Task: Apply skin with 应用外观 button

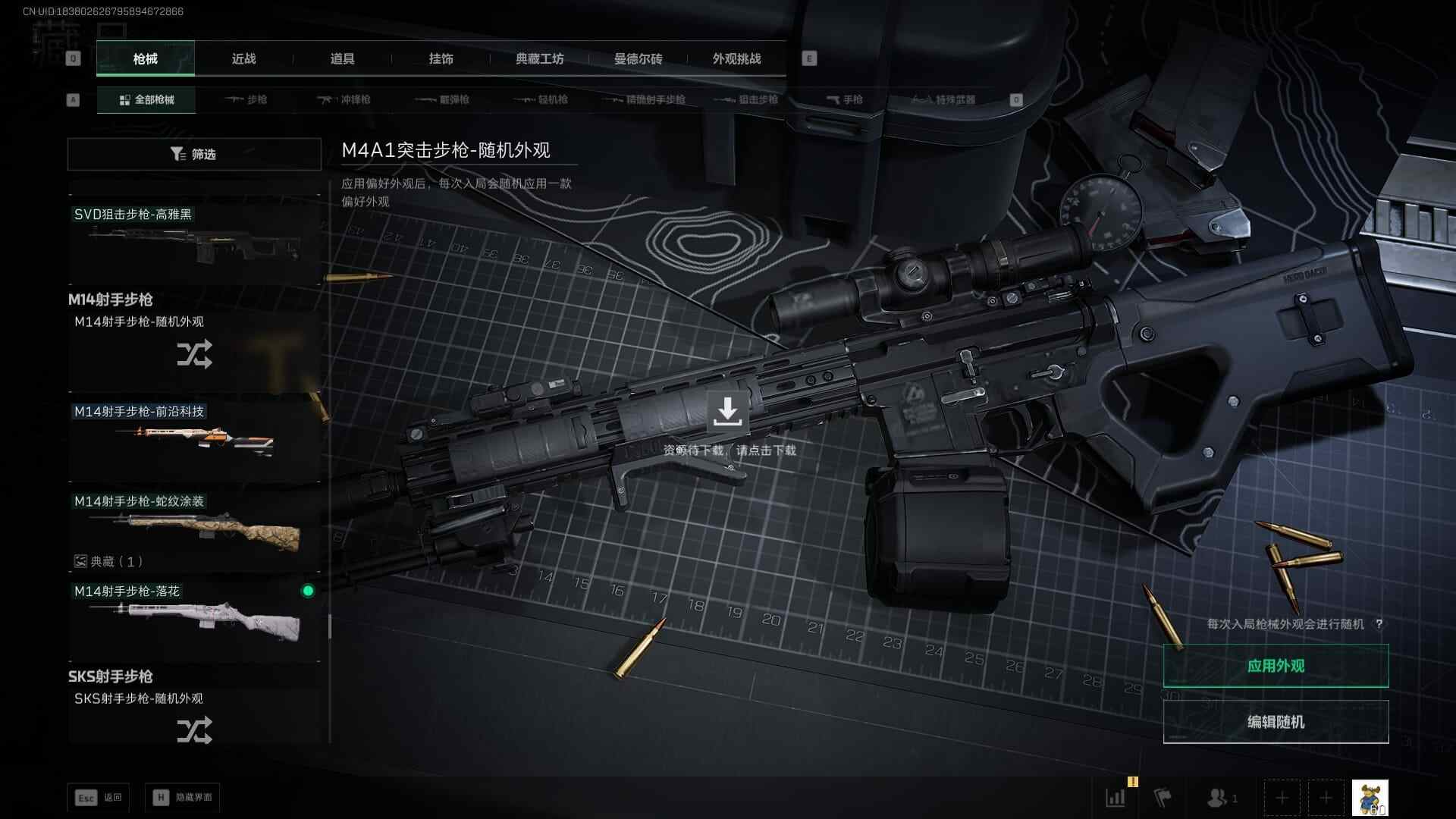Action: pyautogui.click(x=1276, y=666)
